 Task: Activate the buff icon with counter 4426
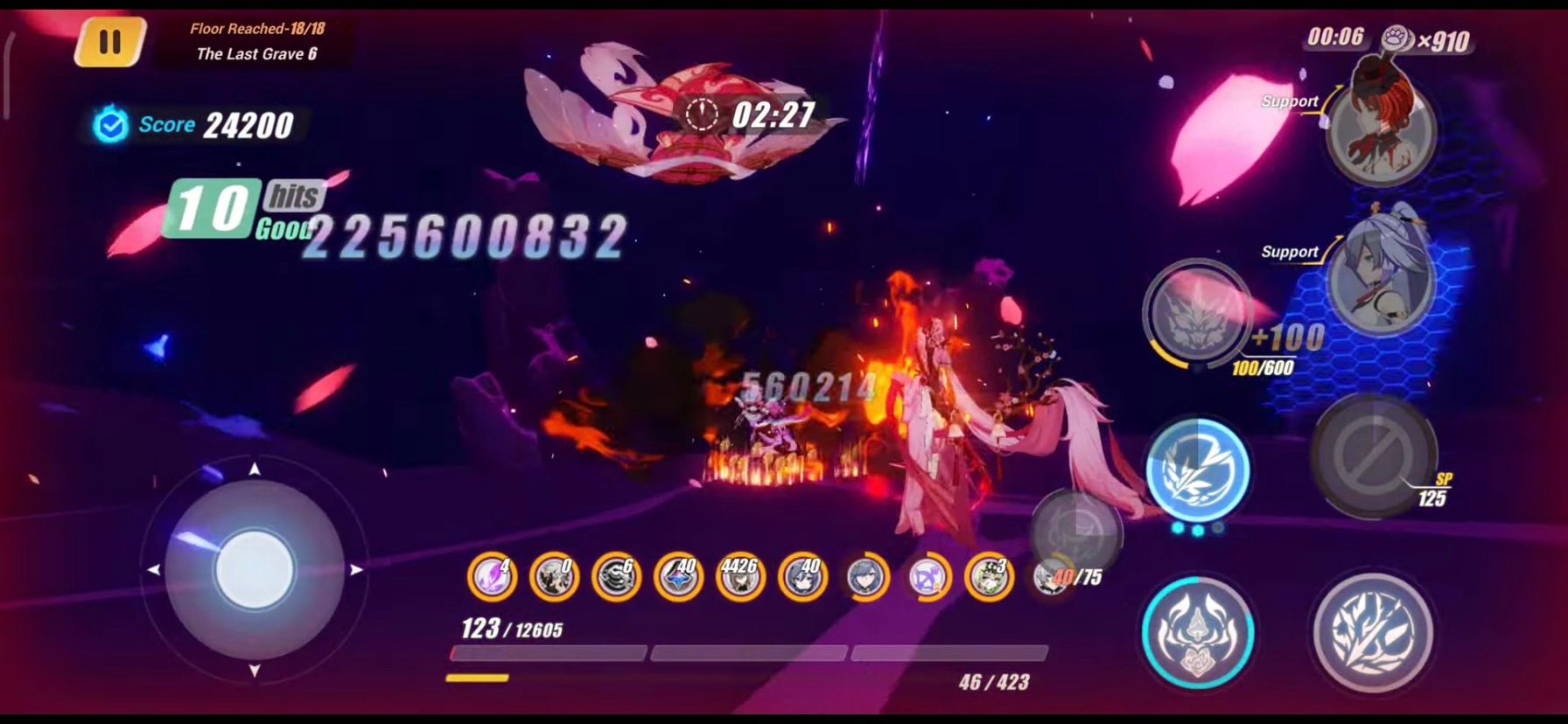click(x=738, y=577)
